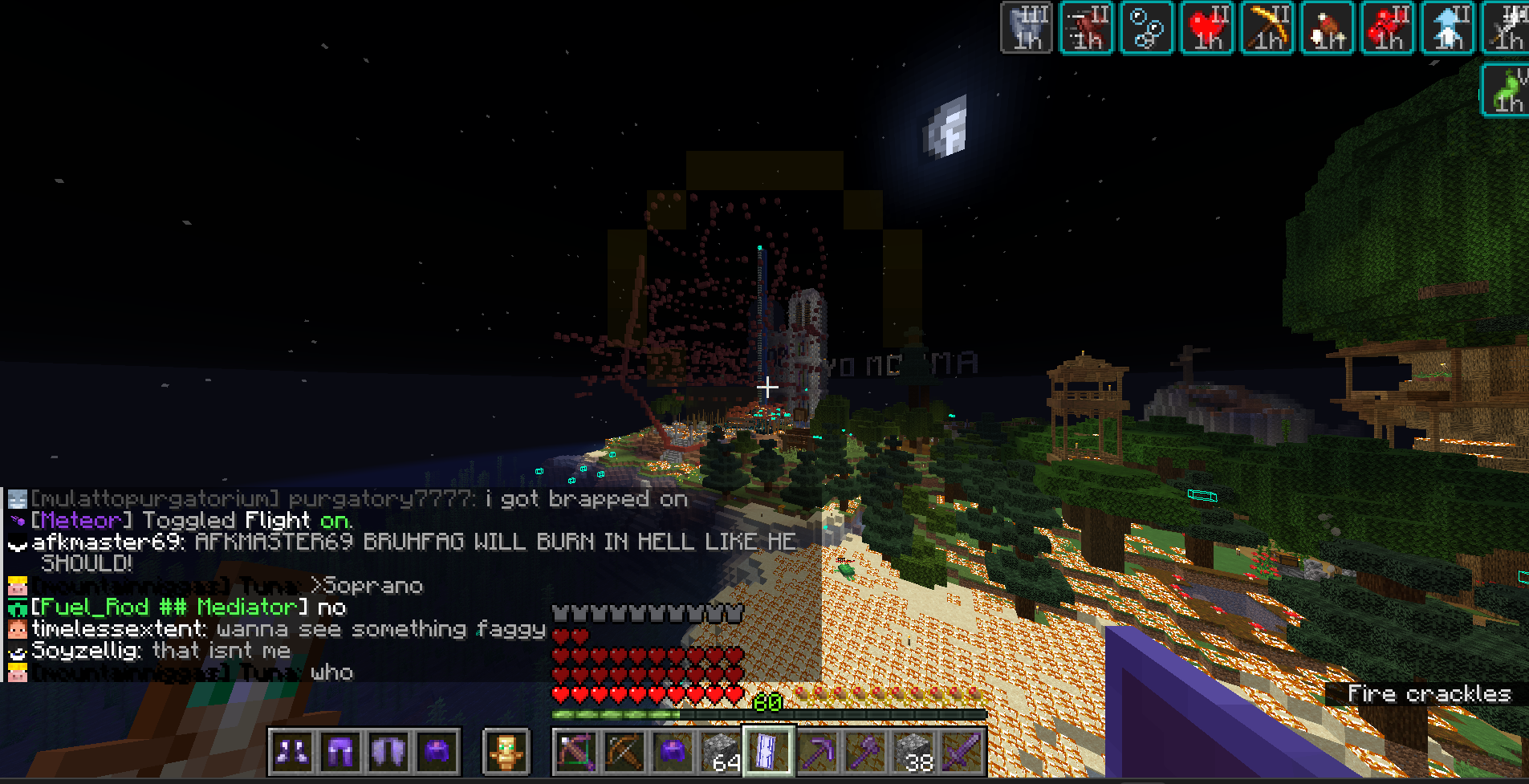
Task: Select the purple axe hotbar slot
Action: pos(865,752)
